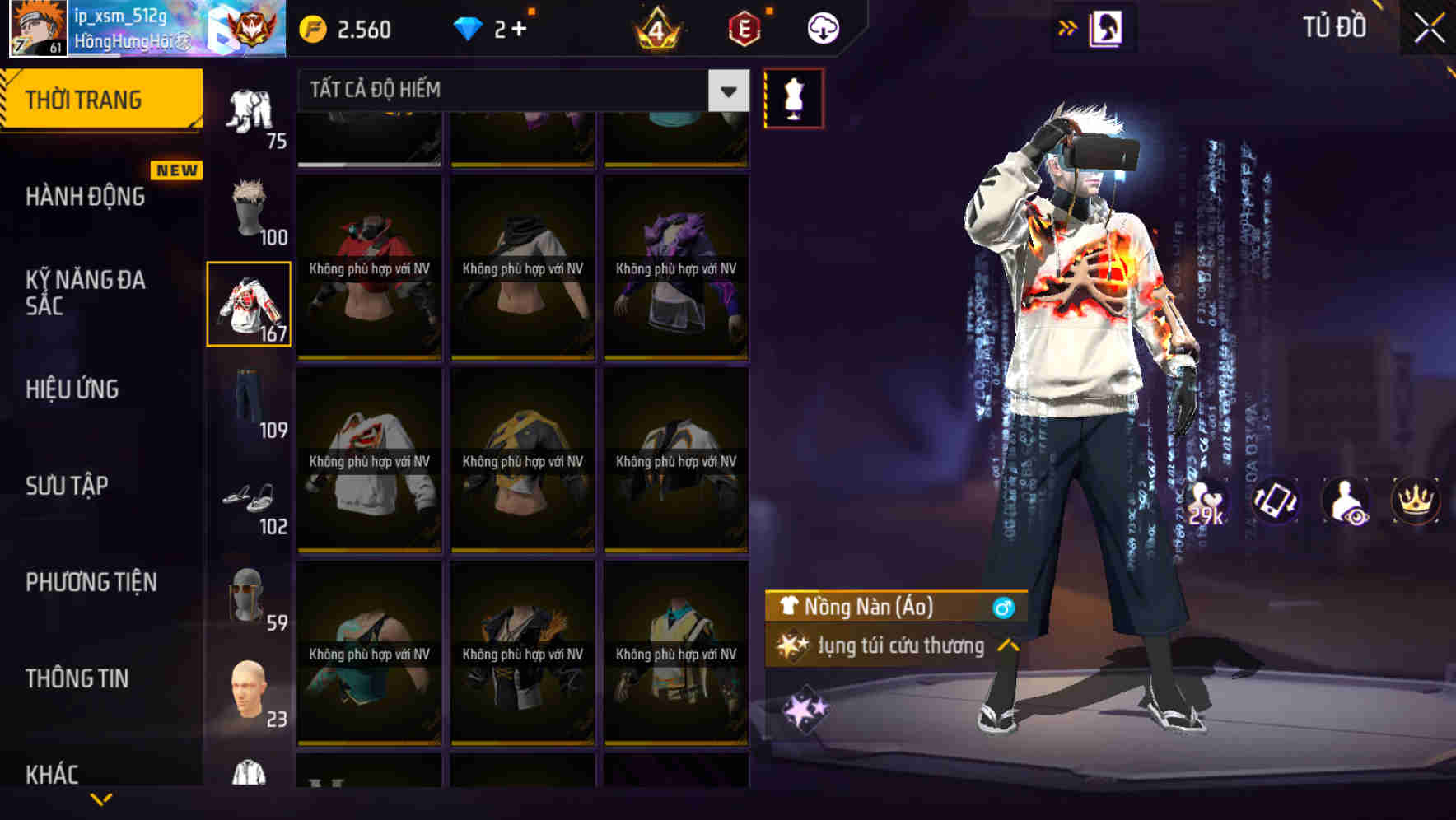Screen dimensions: 1456x820
Task: Select the hair category icon showing 100
Action: click(249, 210)
